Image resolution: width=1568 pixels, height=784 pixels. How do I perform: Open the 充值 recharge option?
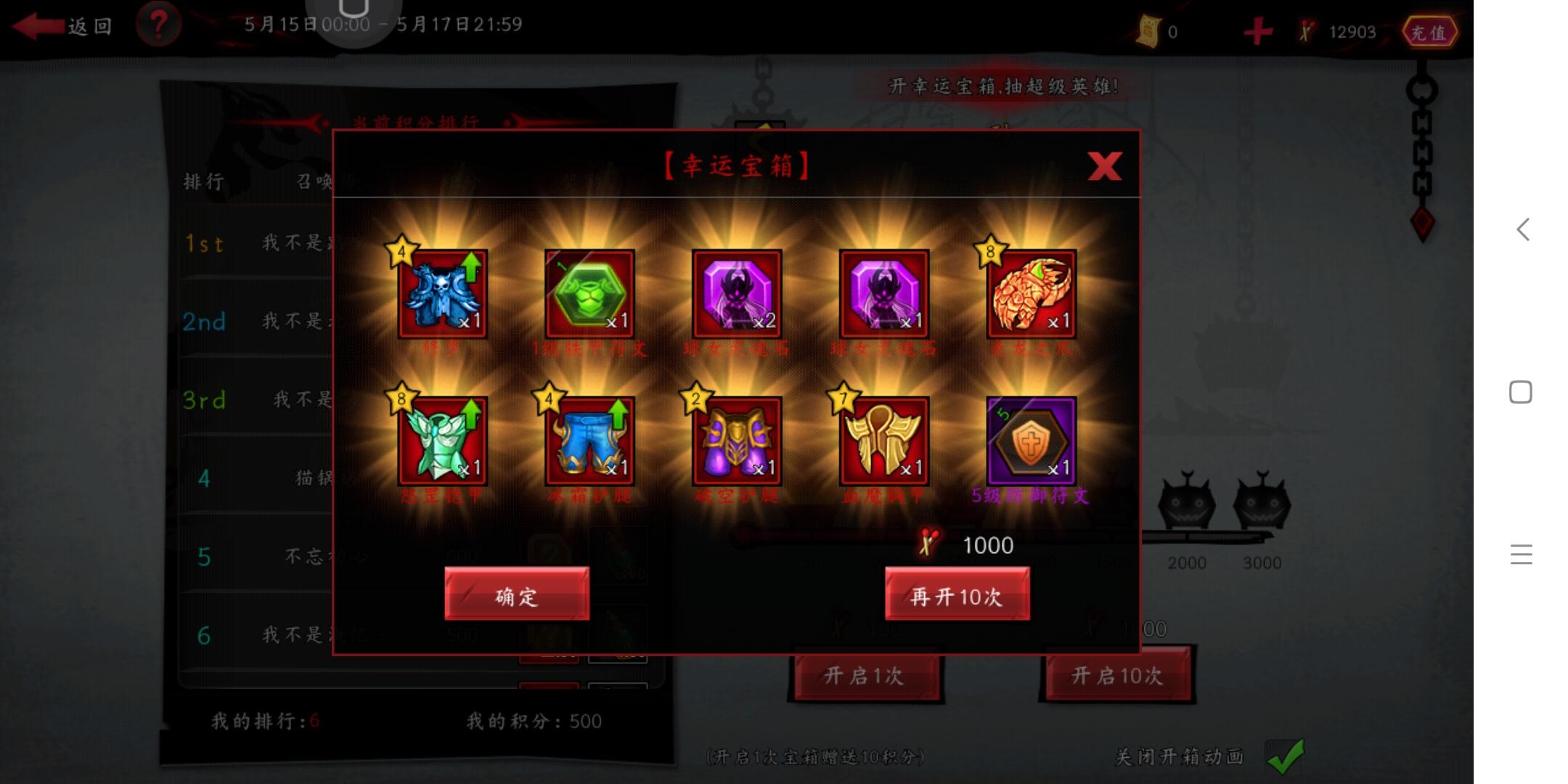point(1432,32)
